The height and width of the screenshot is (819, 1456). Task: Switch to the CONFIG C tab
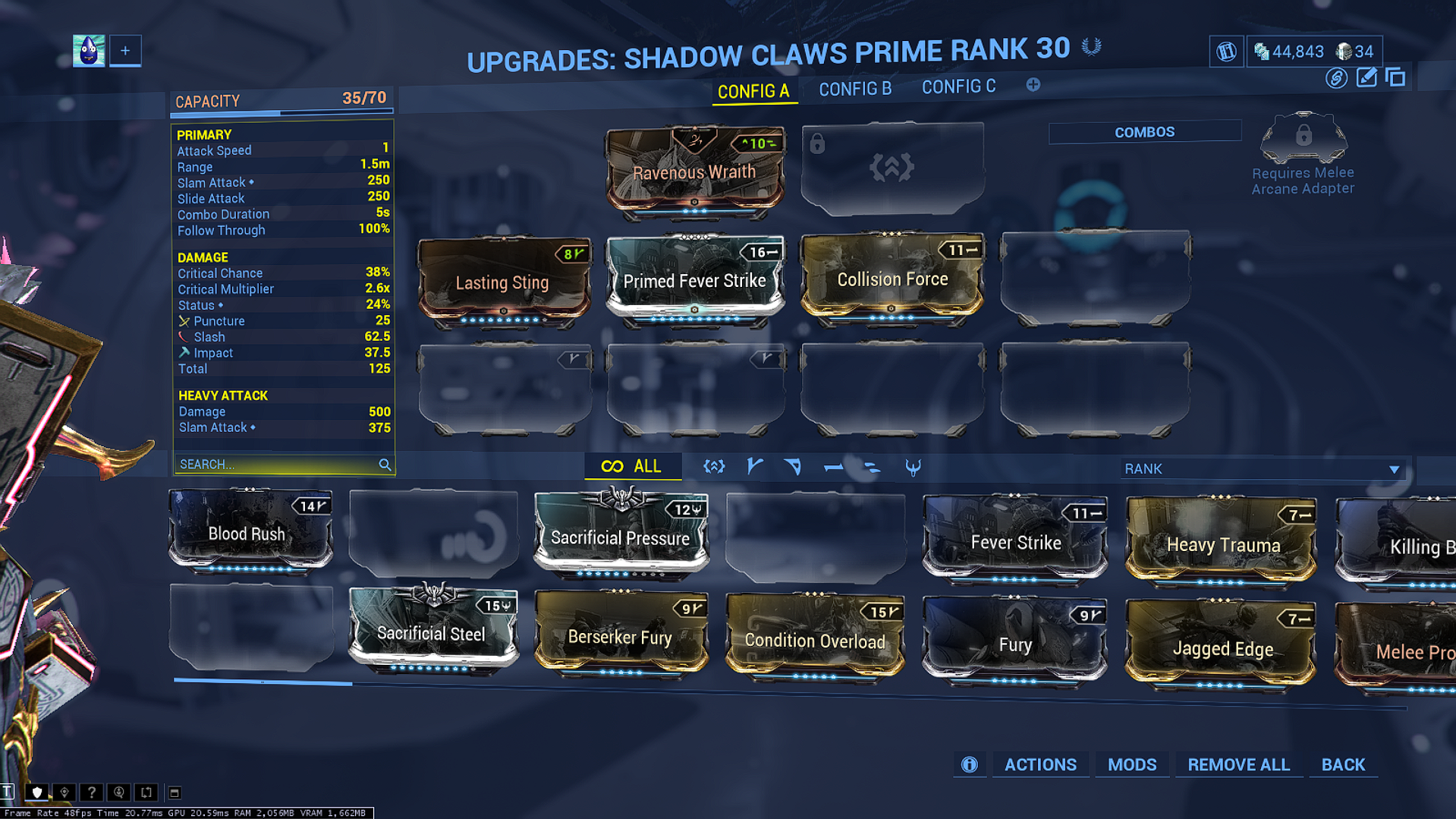point(958,87)
